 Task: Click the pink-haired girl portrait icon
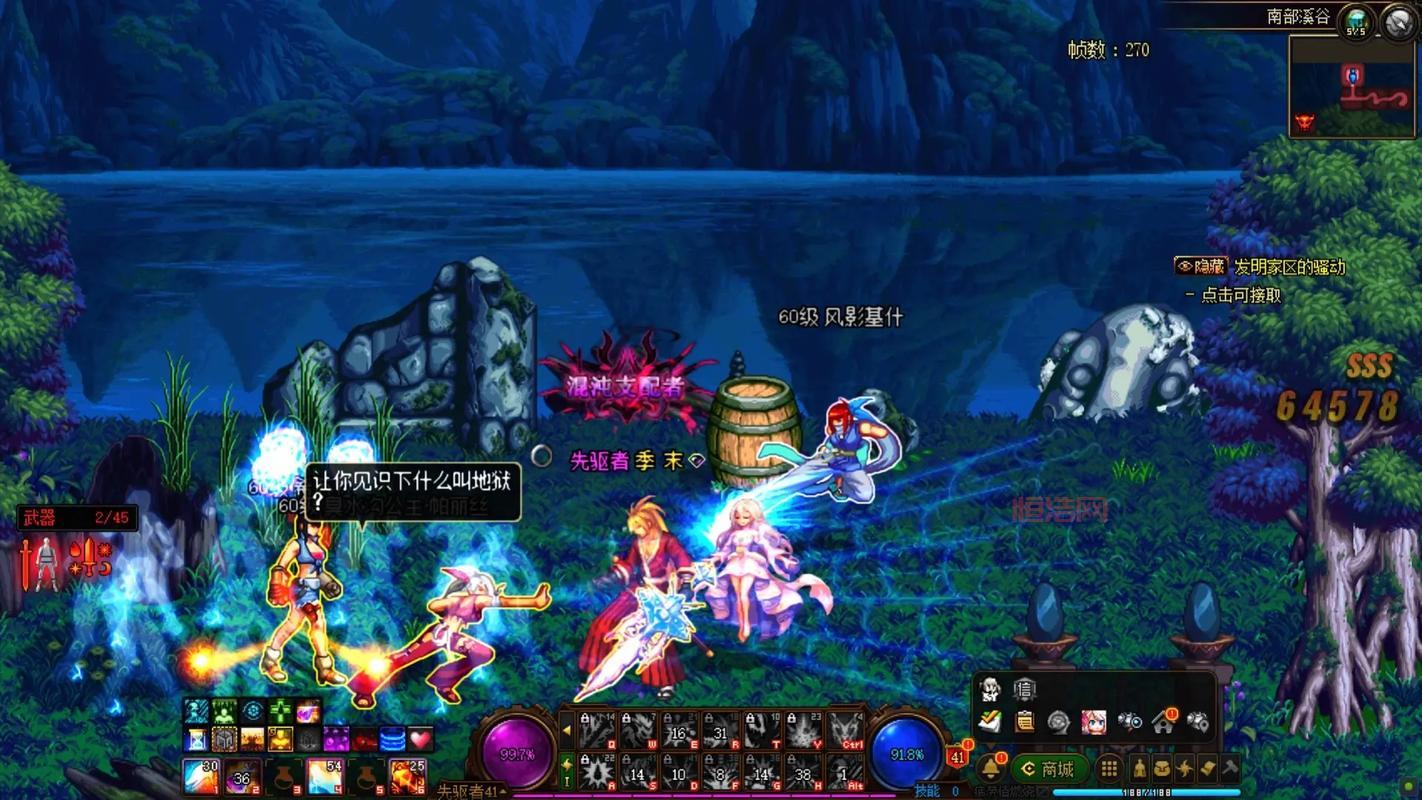click(1093, 721)
